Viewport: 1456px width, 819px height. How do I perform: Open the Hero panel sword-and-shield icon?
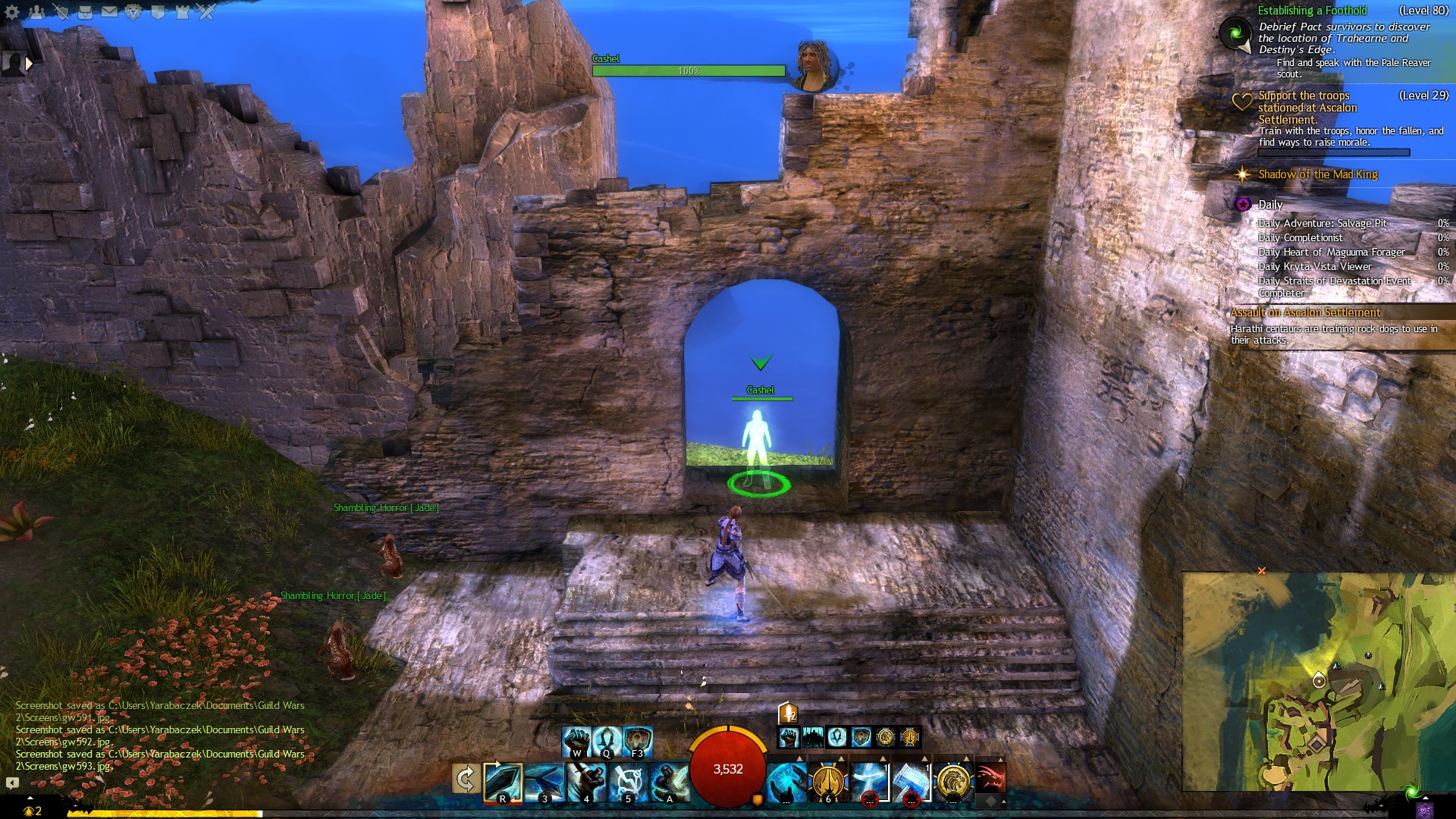pyautogui.click(x=61, y=11)
